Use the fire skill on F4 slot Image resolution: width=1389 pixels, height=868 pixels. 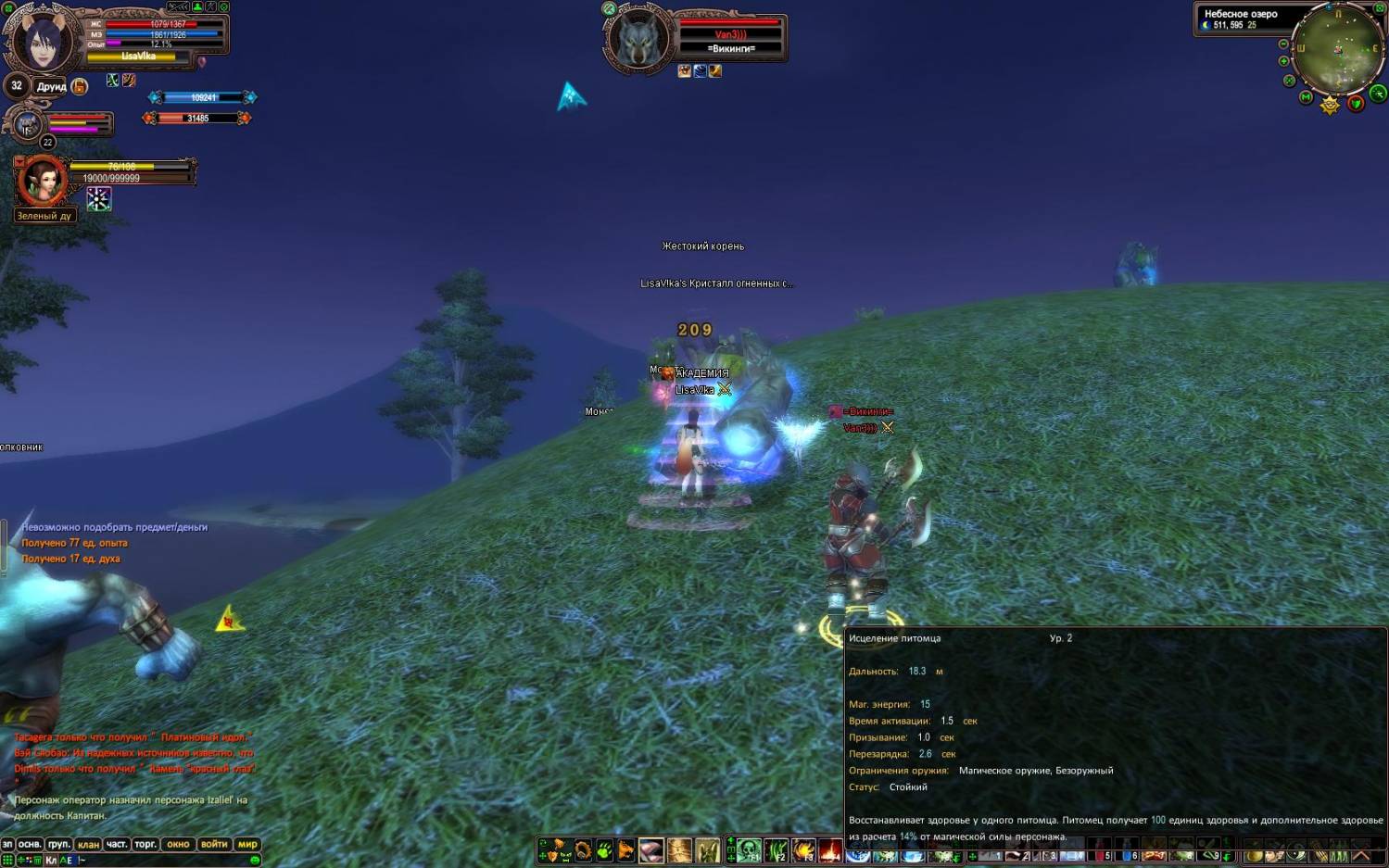click(830, 849)
